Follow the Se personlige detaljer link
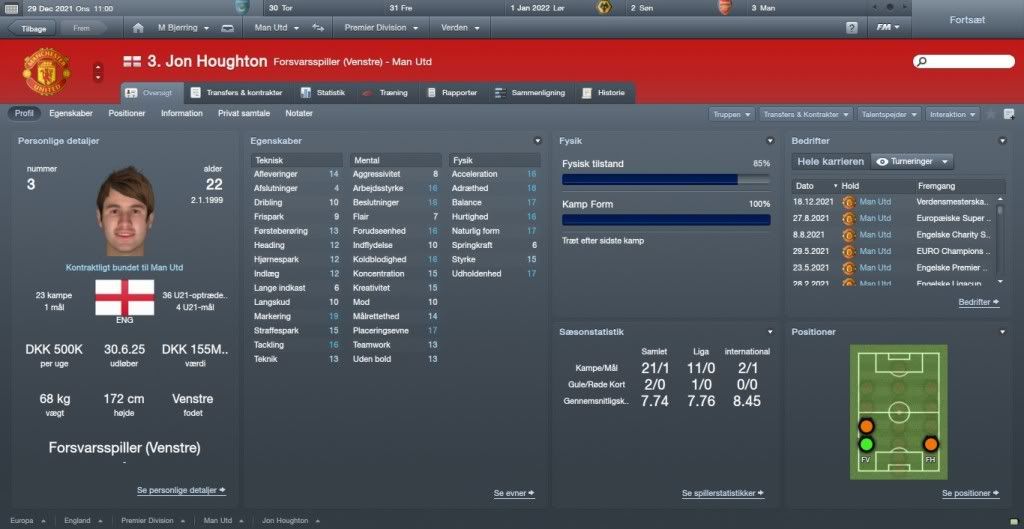 181,490
